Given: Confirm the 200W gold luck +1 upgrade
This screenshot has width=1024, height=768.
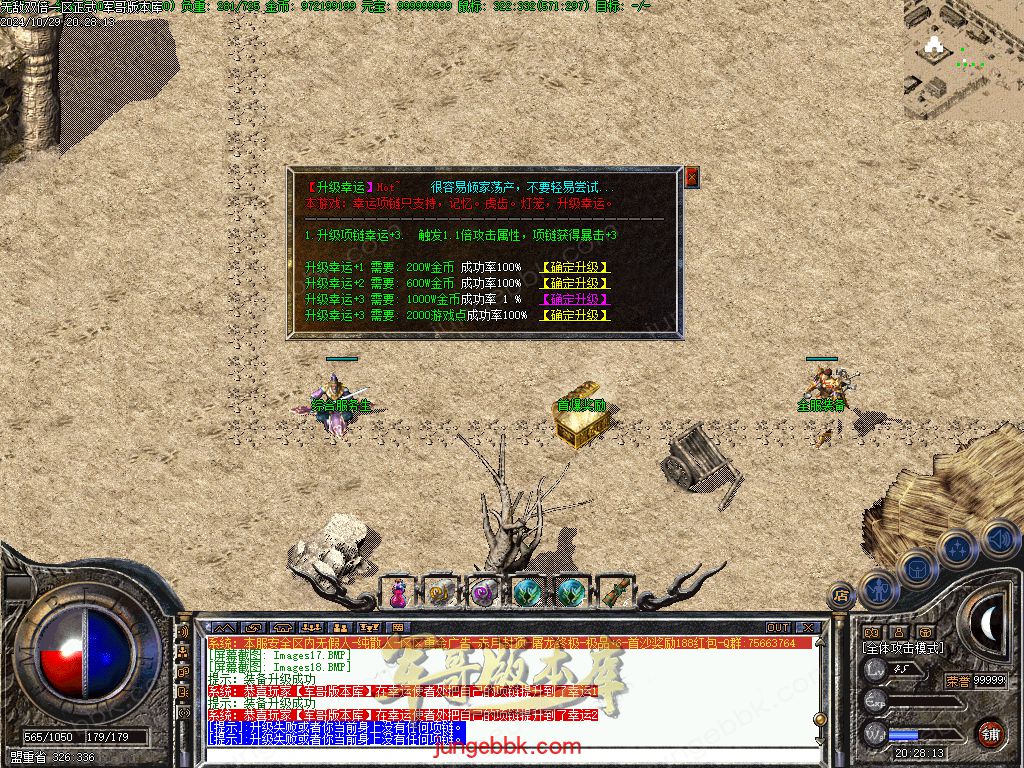Looking at the screenshot, I should (574, 268).
